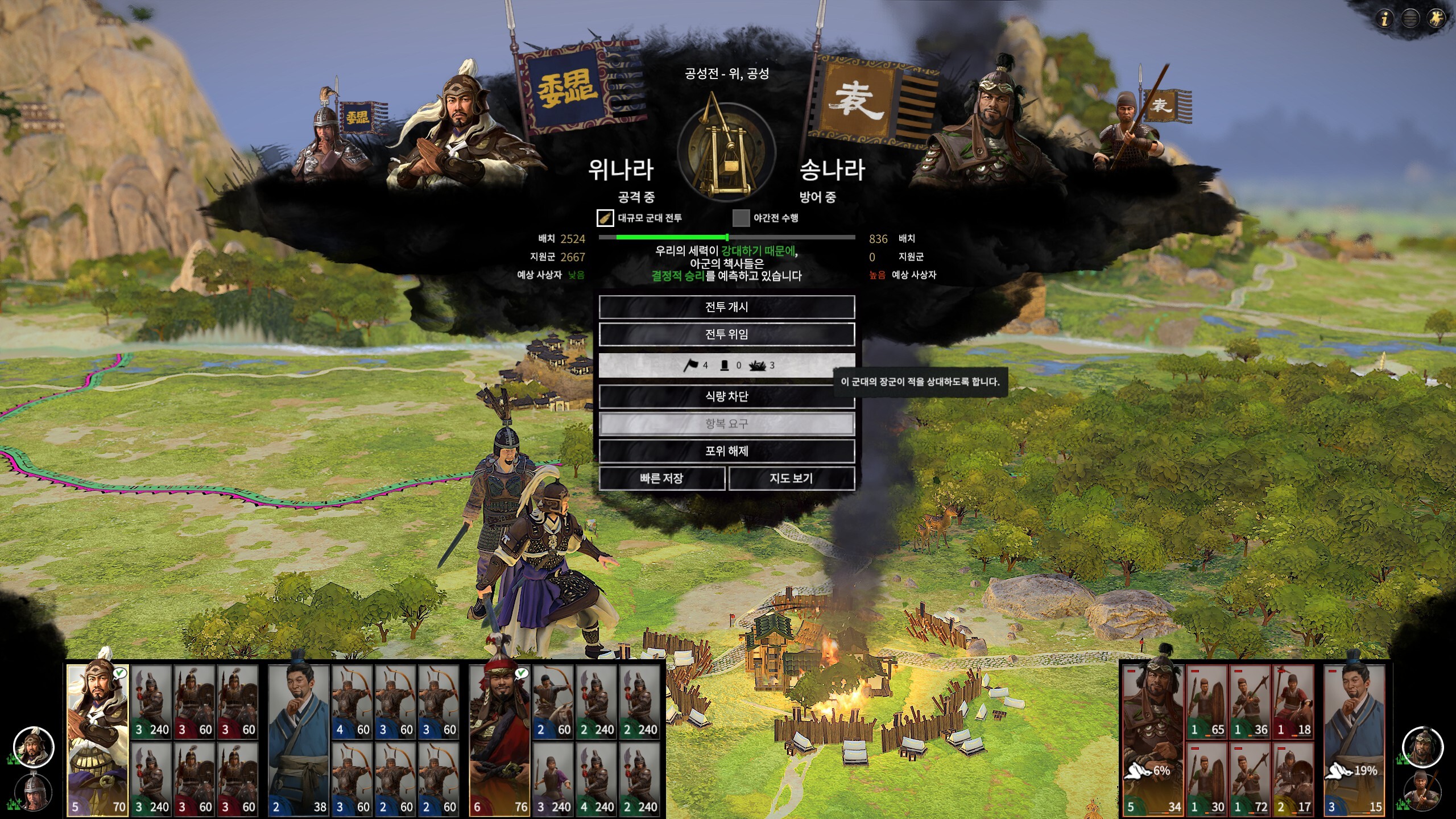Lift the siege with 포위 해제
This screenshot has width=1456, height=819.
(x=726, y=451)
